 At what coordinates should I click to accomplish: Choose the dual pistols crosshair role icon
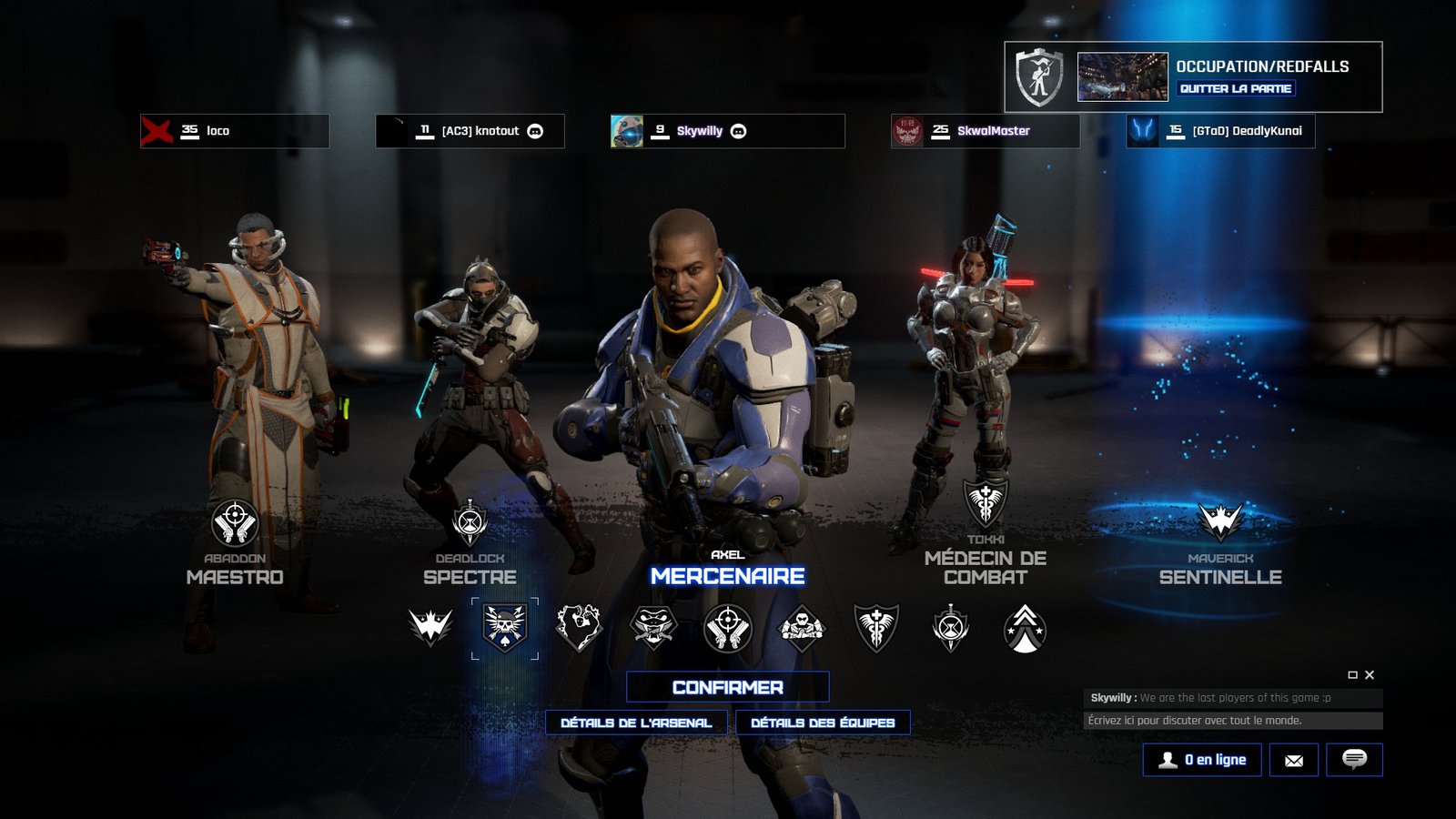point(728,627)
